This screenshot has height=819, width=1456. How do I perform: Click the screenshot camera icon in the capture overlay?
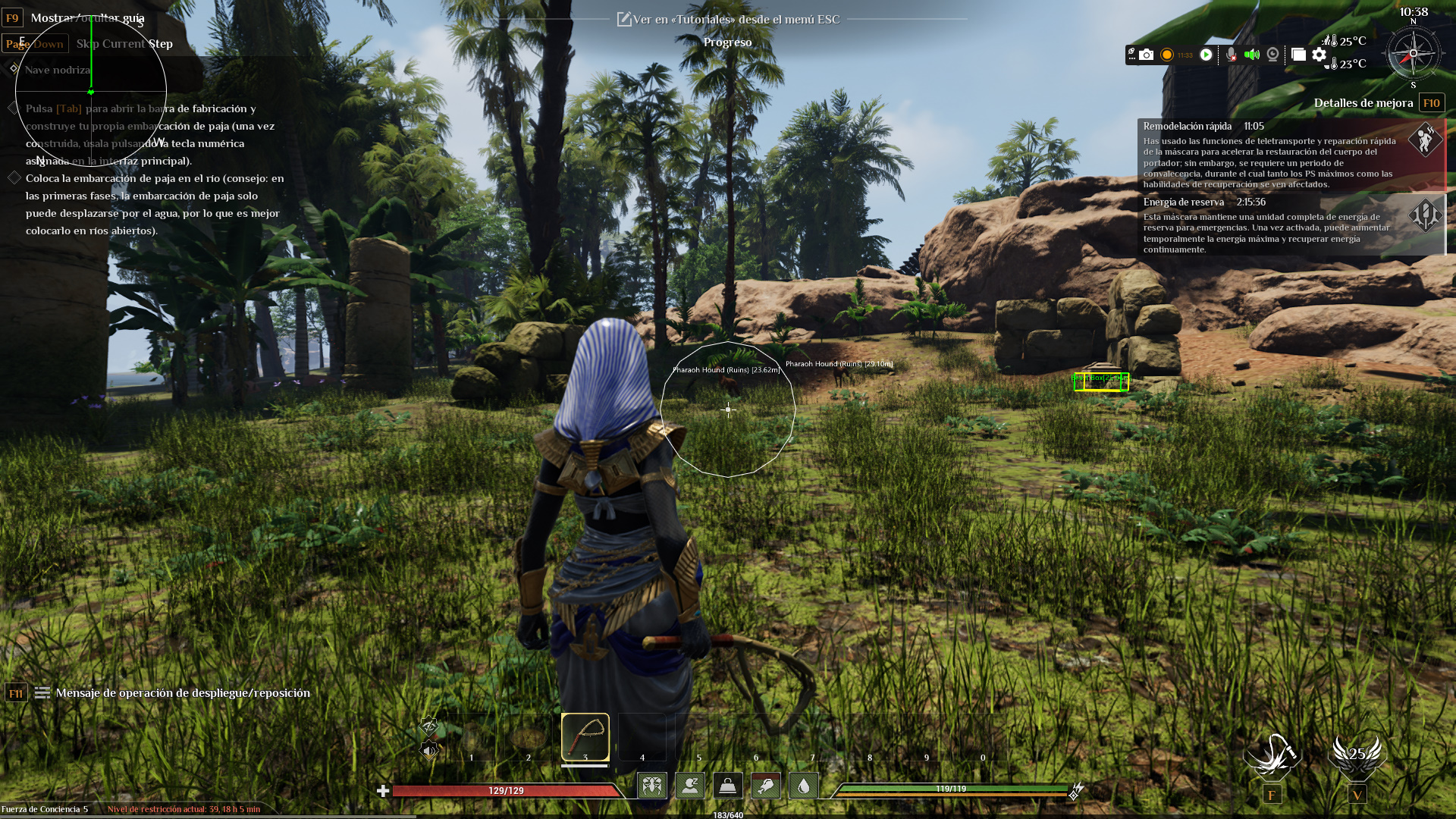pos(1146,55)
